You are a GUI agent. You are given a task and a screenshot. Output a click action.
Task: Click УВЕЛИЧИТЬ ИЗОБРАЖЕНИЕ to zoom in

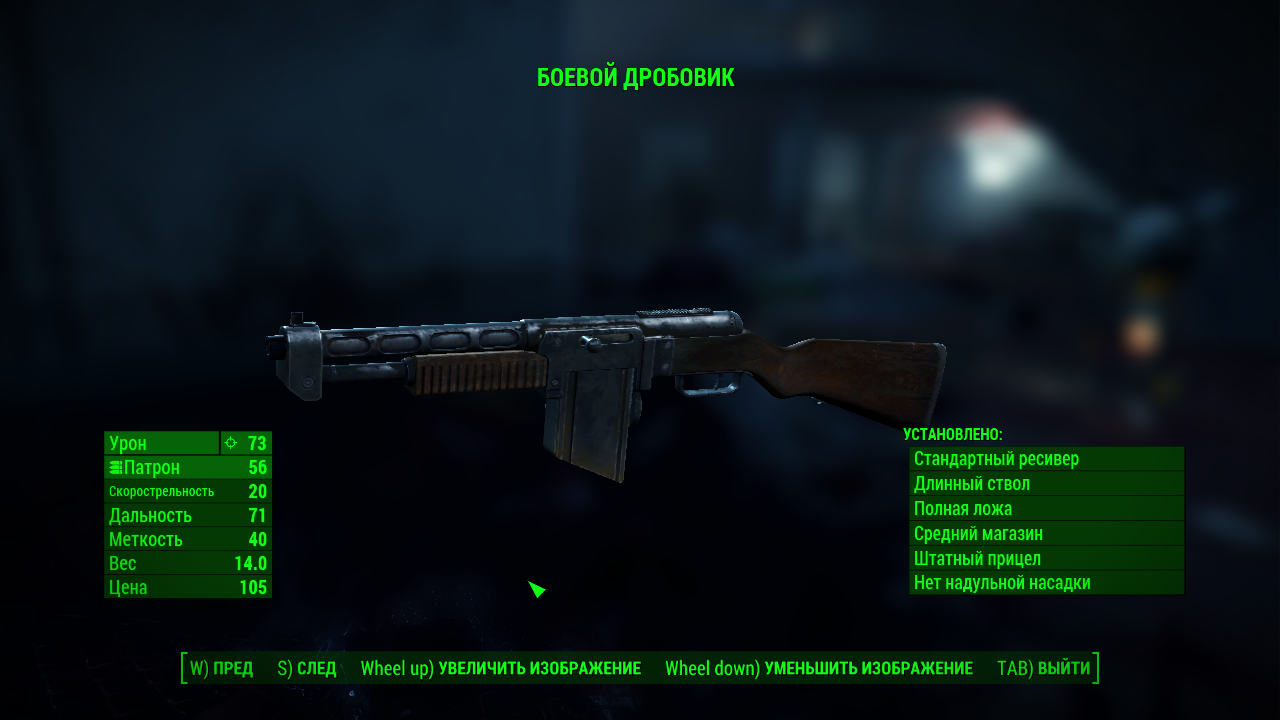tap(500, 668)
